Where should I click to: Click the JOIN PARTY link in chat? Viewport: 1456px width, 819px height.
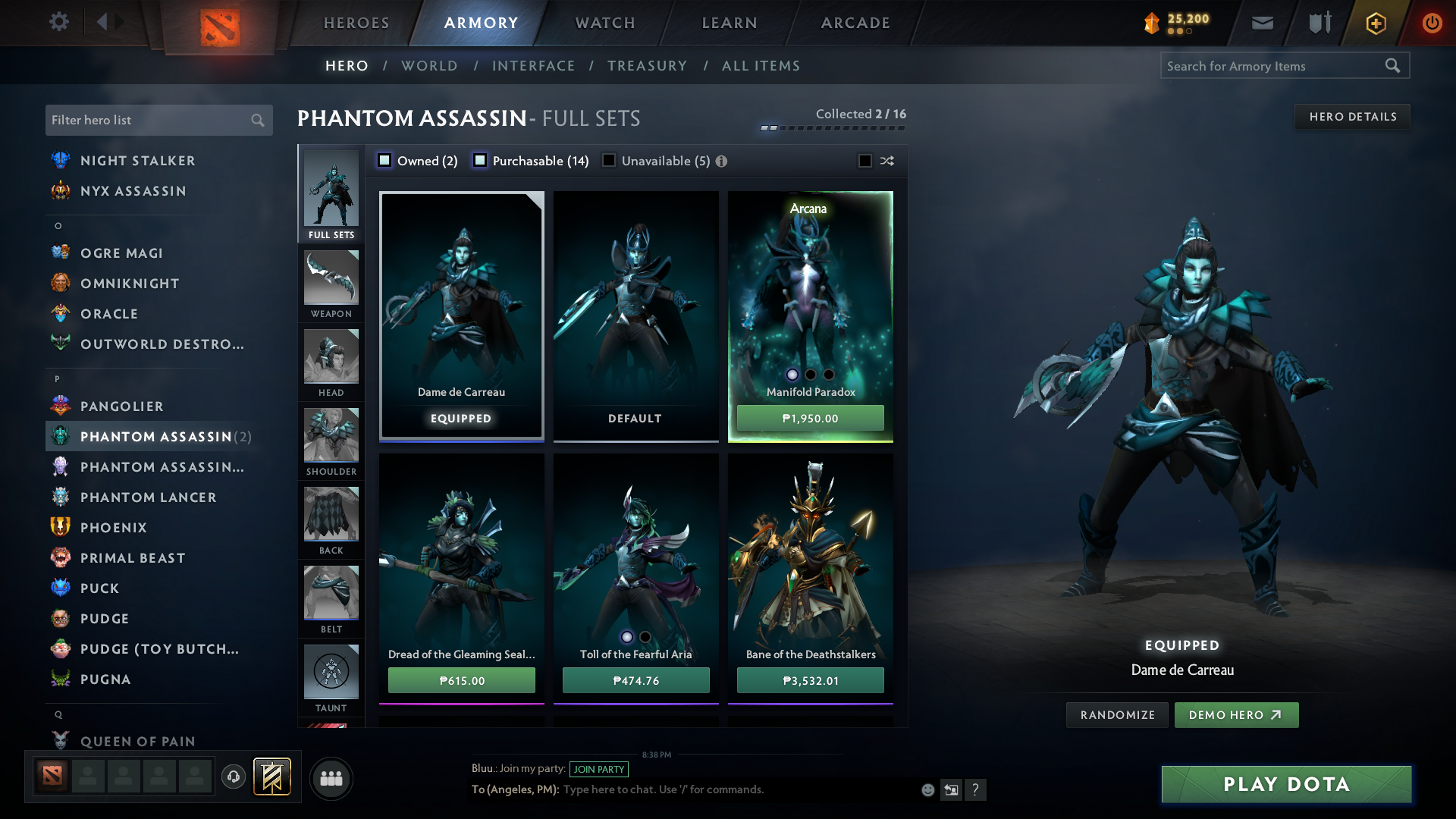[599, 769]
